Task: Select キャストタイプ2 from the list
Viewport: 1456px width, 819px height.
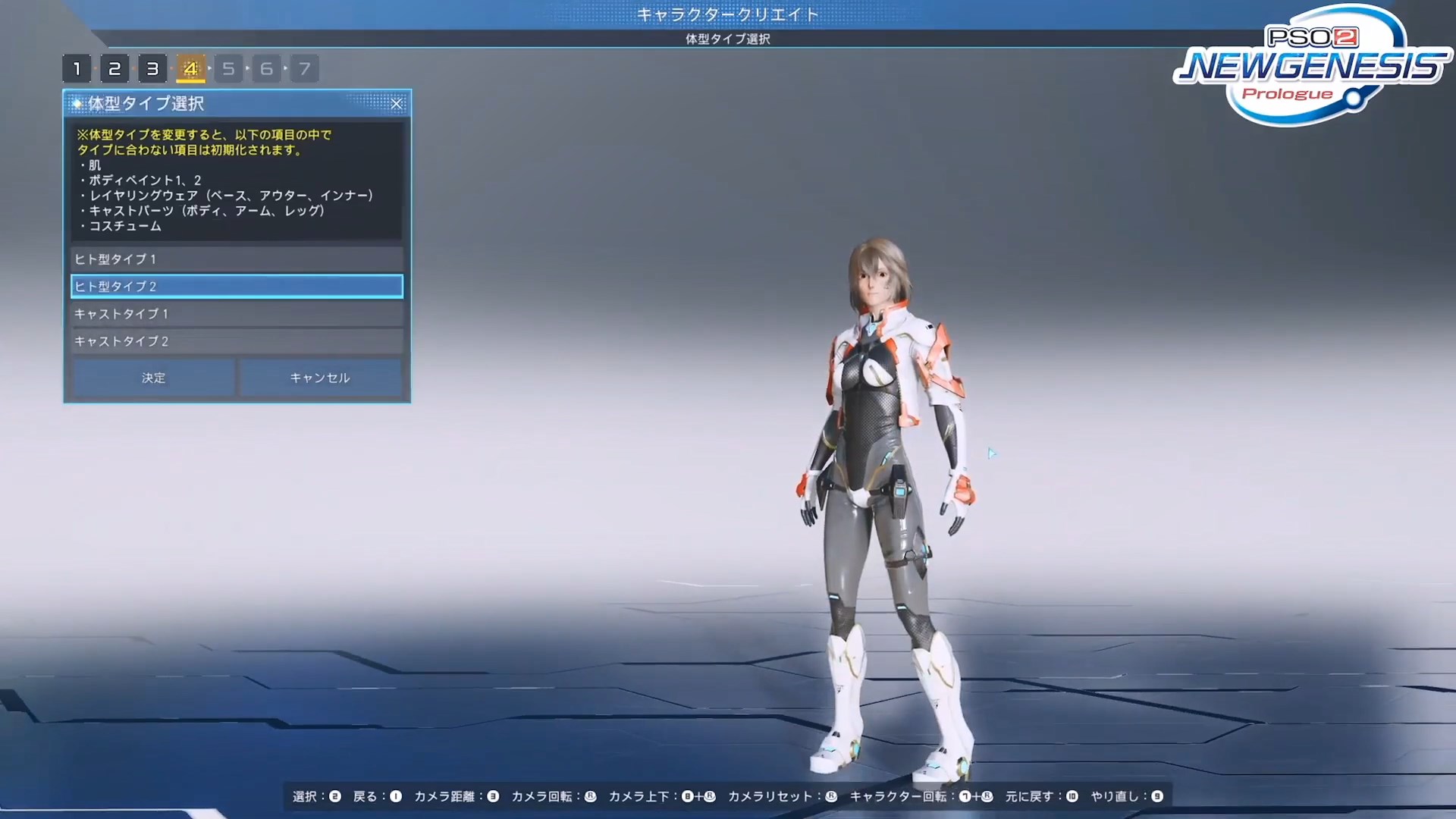Action: (237, 341)
